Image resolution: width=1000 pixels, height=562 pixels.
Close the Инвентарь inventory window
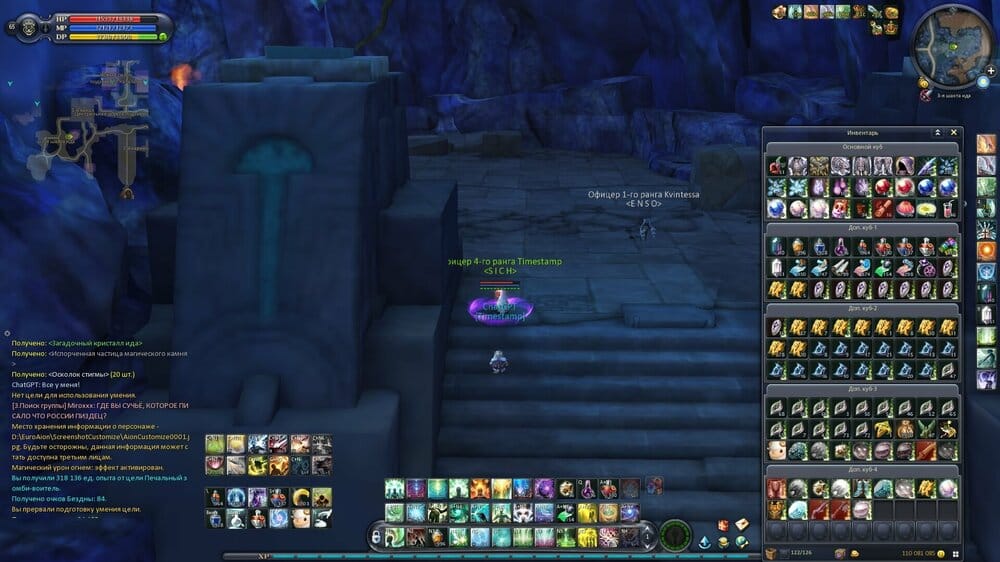pyautogui.click(x=954, y=132)
